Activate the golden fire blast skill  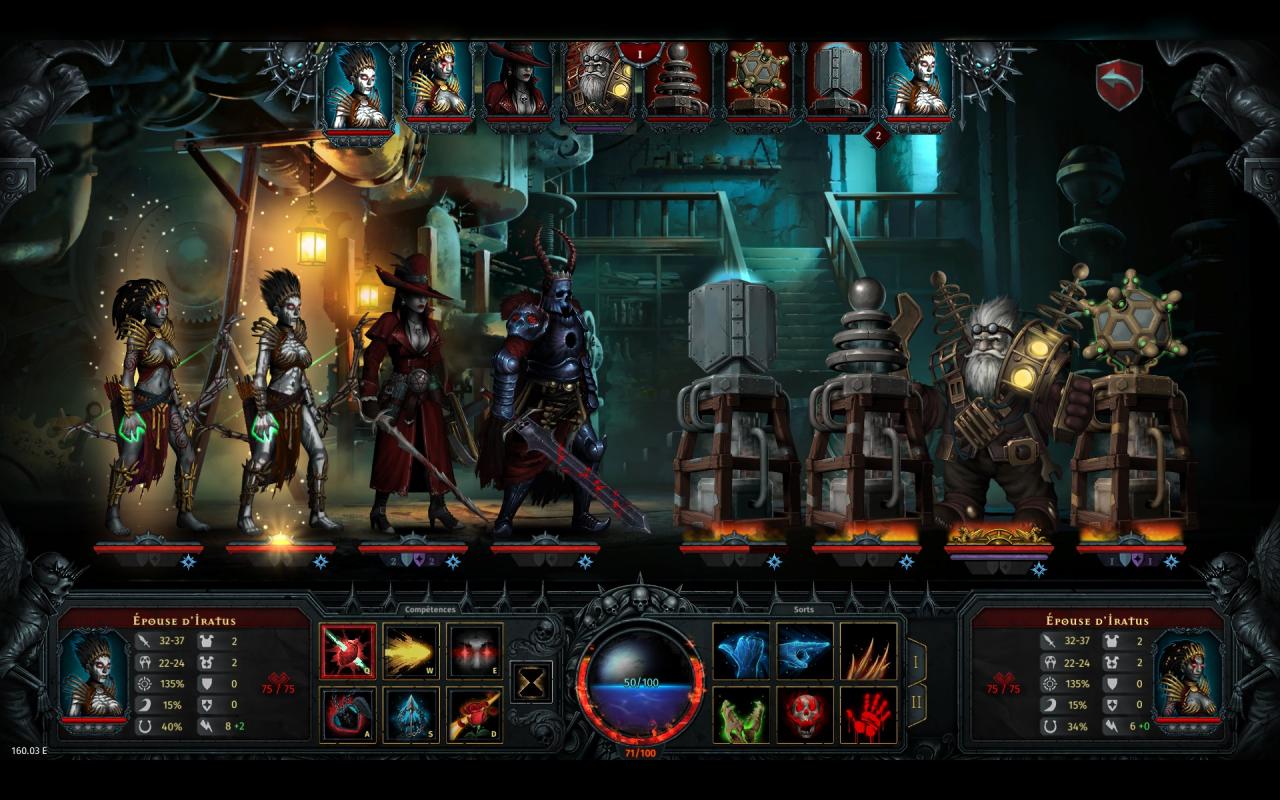[411, 652]
